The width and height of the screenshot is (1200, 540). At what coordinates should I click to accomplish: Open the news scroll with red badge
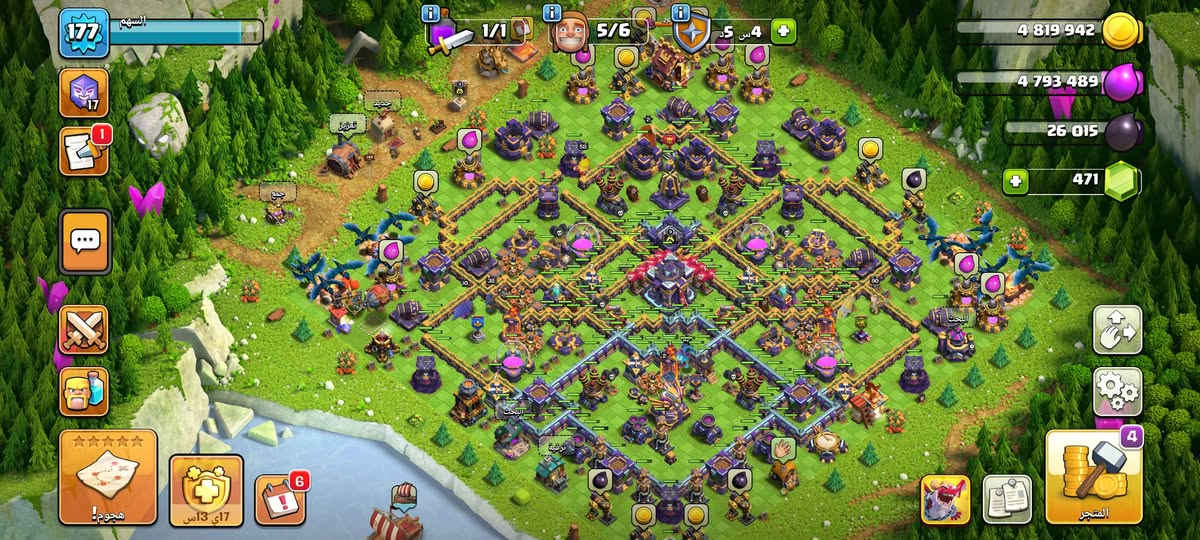click(x=85, y=151)
